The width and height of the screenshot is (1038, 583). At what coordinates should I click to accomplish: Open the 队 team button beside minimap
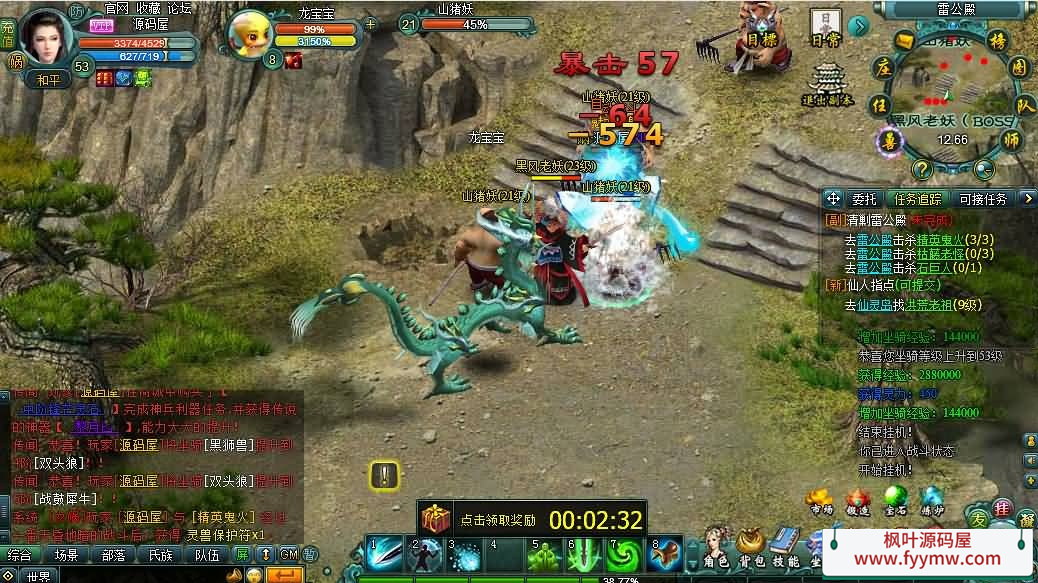[1025, 104]
